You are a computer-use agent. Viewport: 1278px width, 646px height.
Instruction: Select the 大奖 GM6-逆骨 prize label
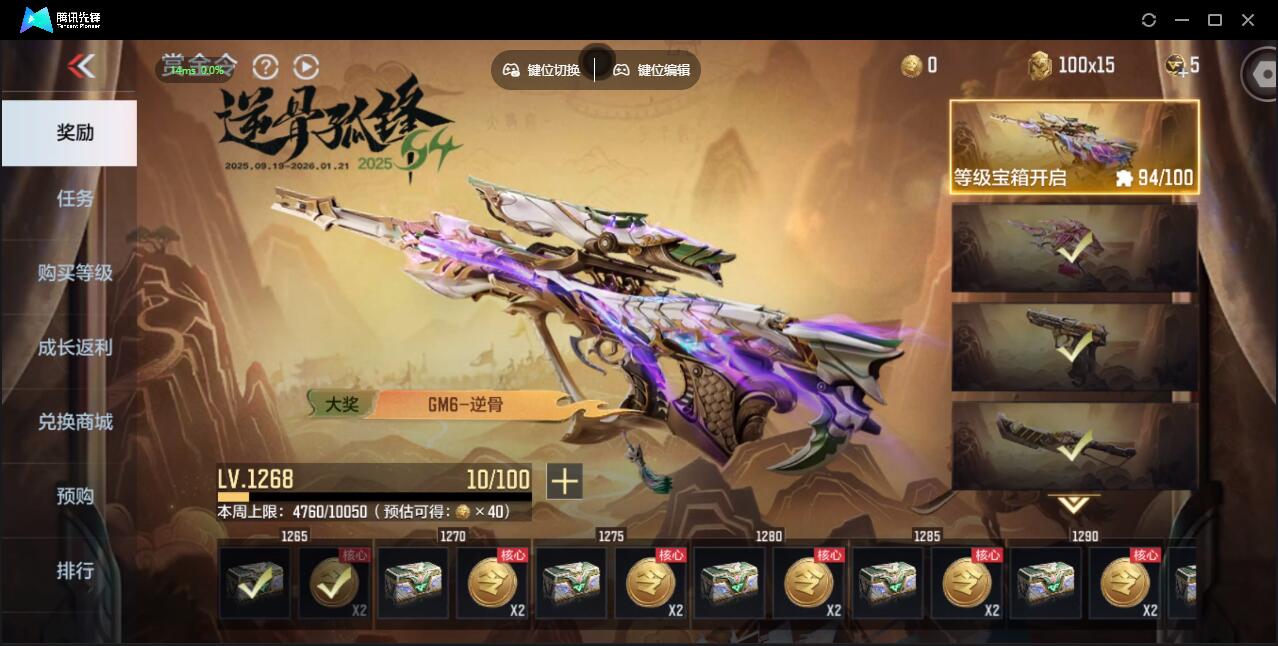coord(440,404)
